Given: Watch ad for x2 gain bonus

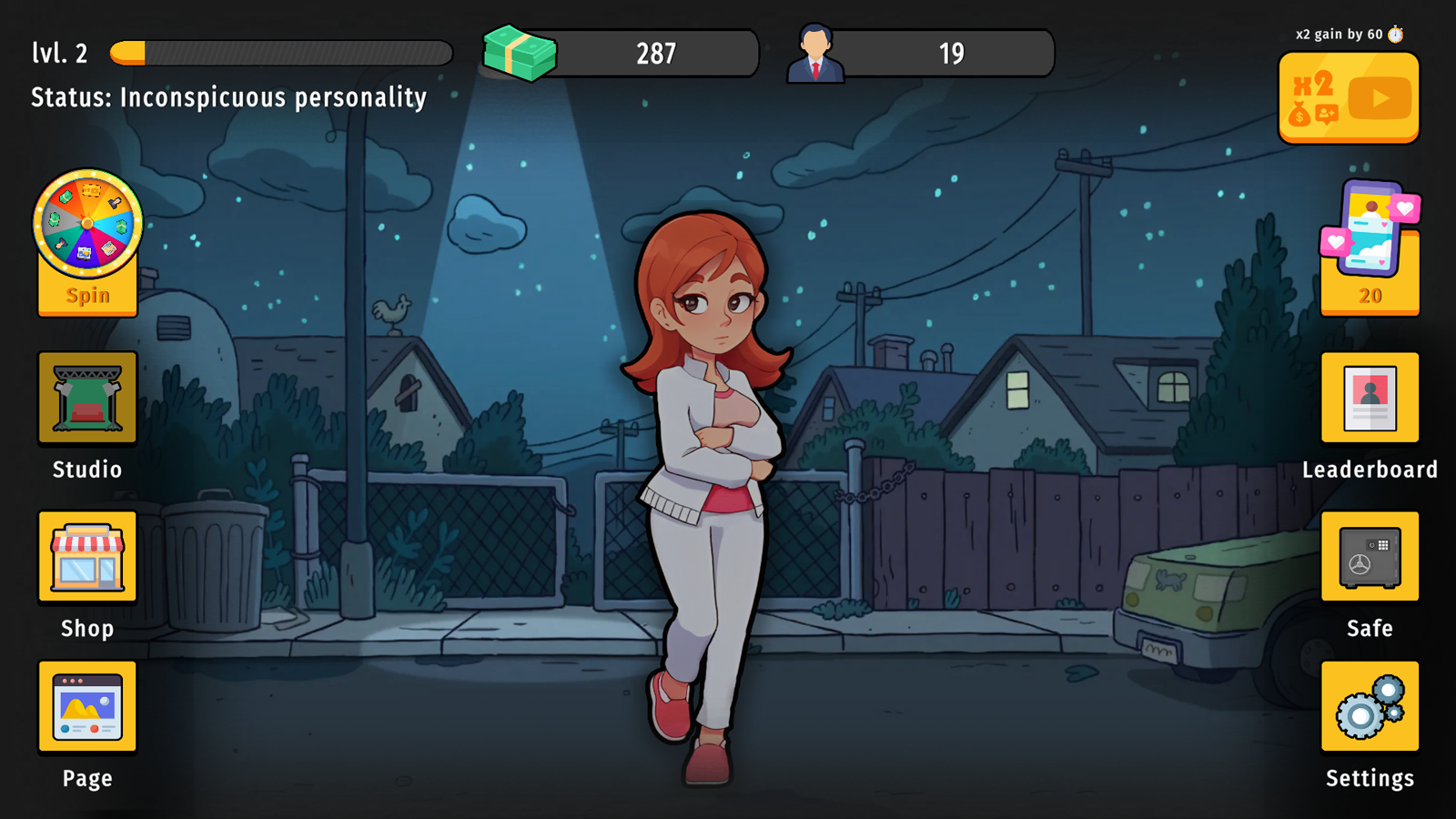Looking at the screenshot, I should coord(1348,97).
